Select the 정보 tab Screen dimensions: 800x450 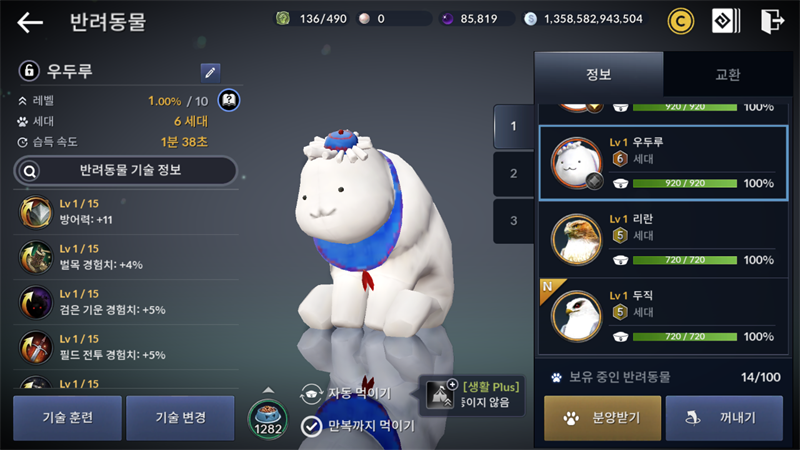[598, 74]
